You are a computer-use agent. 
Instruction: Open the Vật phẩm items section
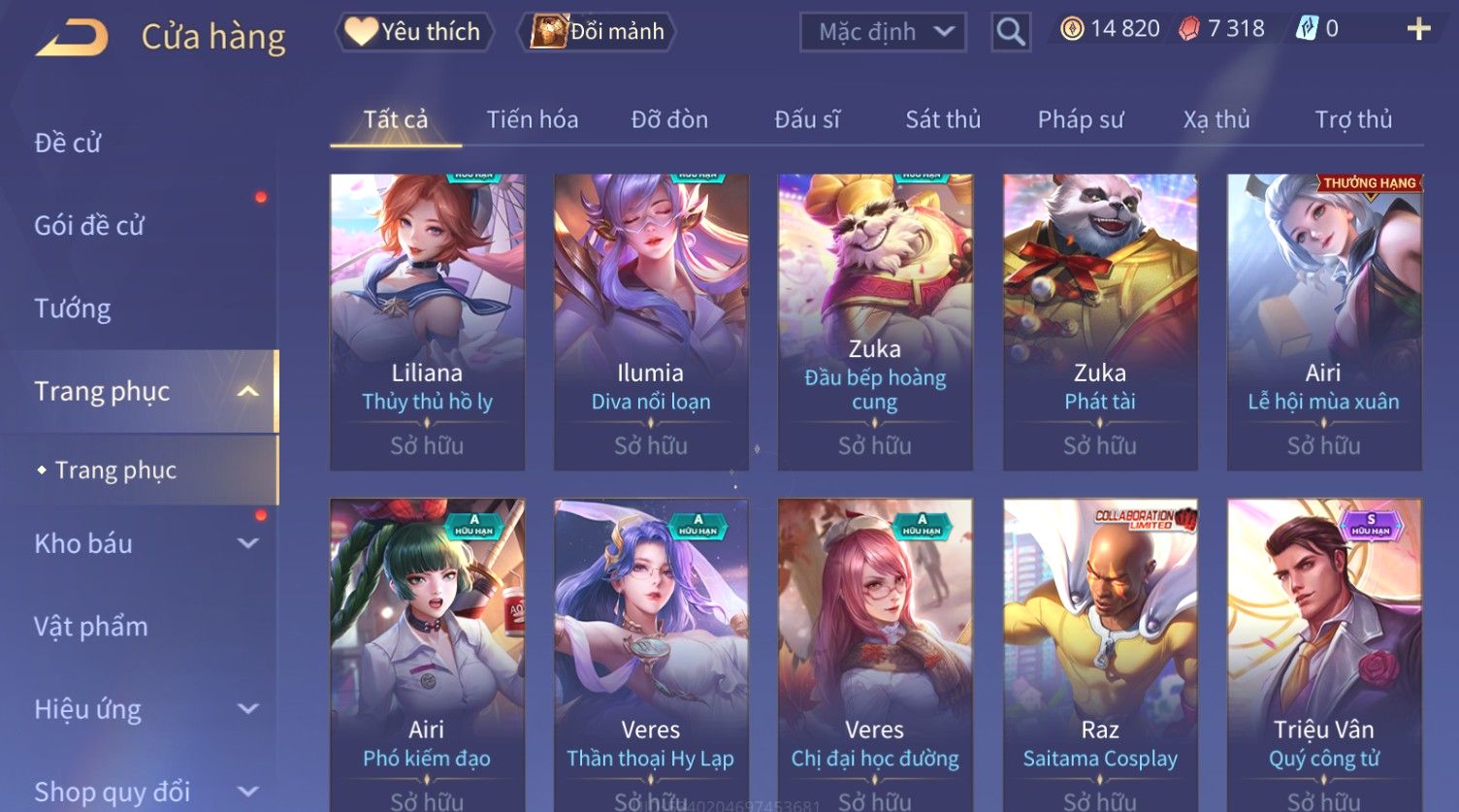point(91,627)
